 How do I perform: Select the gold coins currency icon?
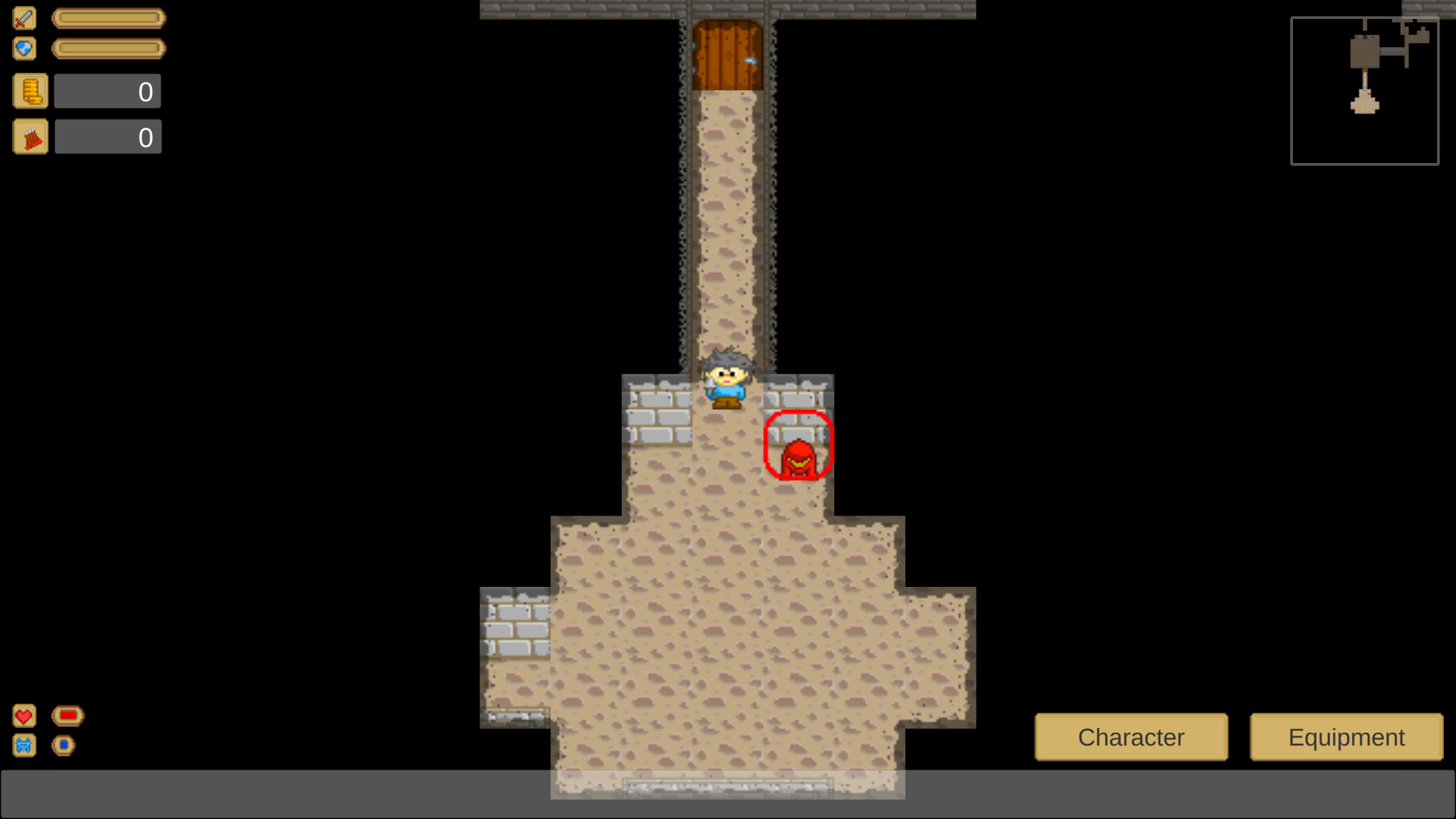pos(30,90)
